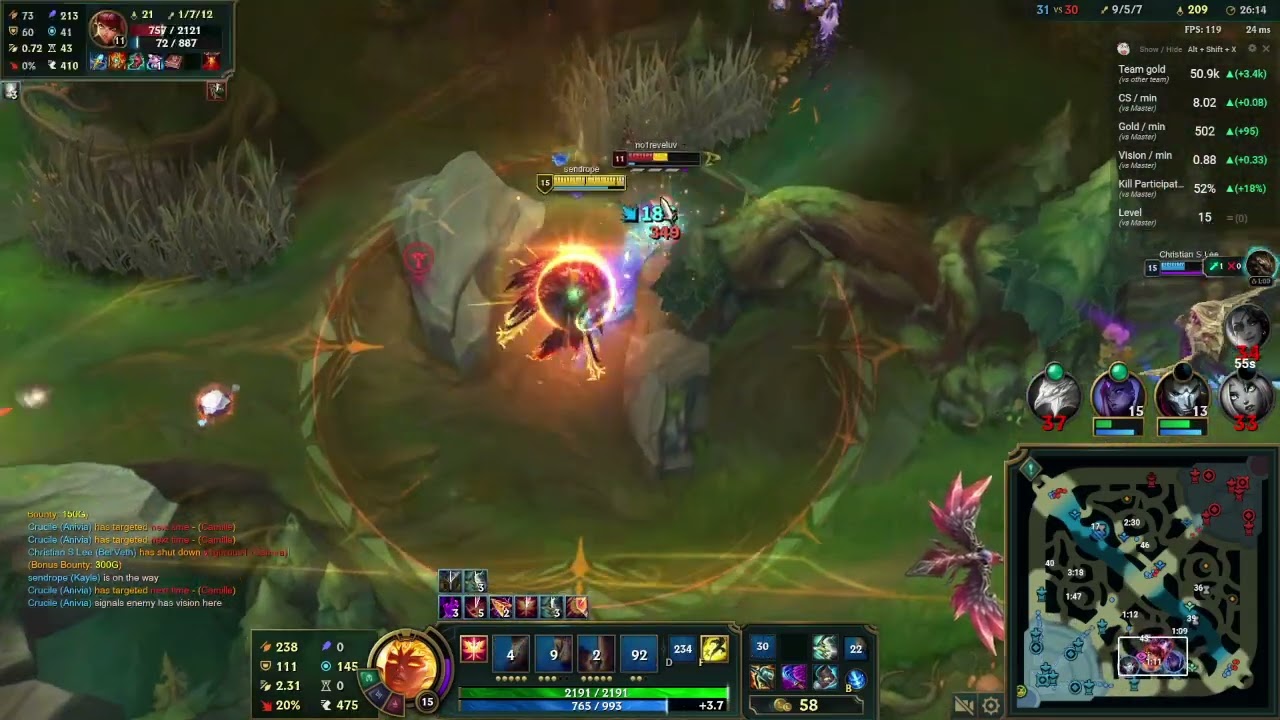
Task: Select Kayle's Q ability icon
Action: click(510, 653)
